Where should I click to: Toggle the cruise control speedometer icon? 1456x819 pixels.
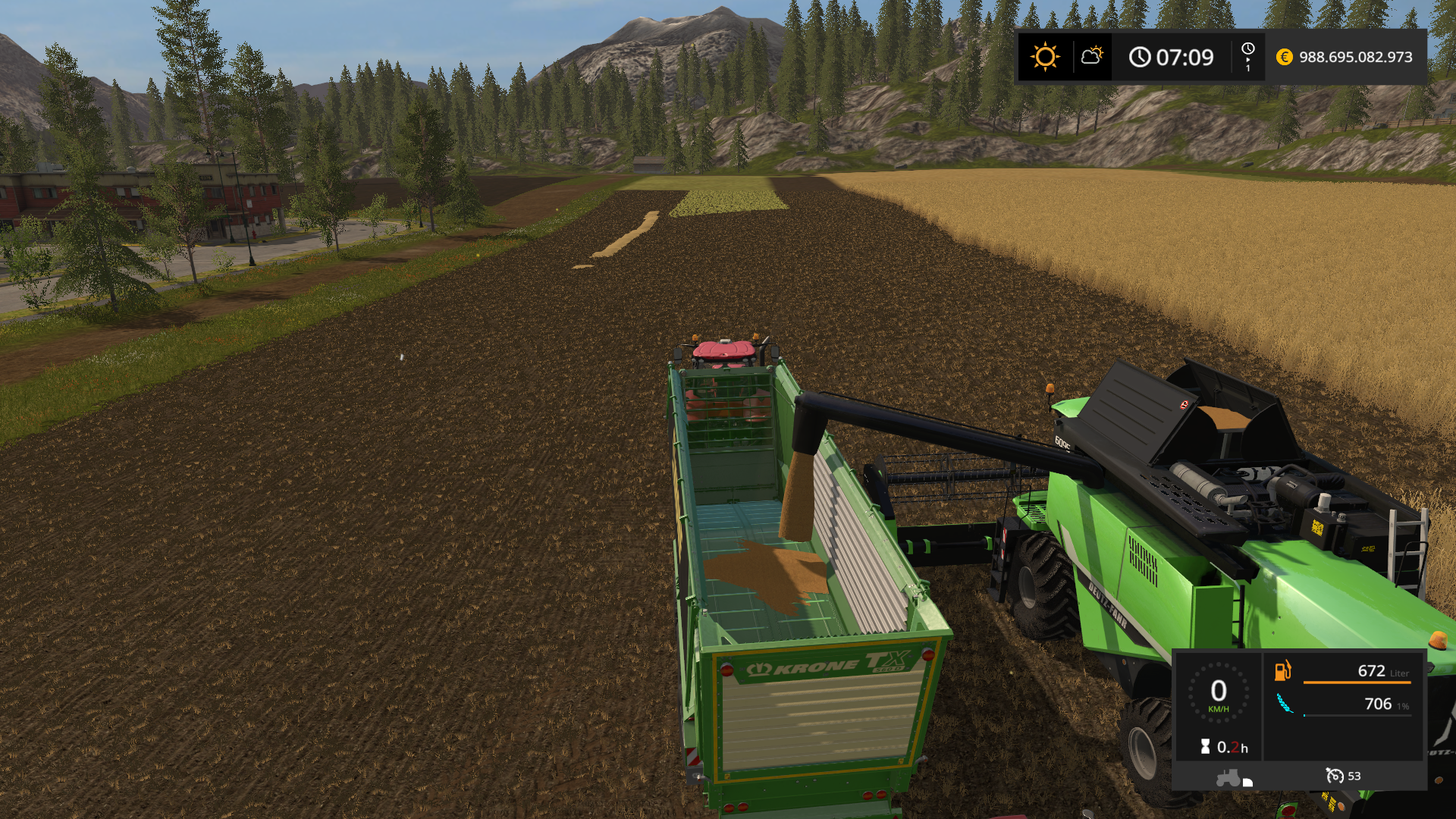pyautogui.click(x=1334, y=776)
